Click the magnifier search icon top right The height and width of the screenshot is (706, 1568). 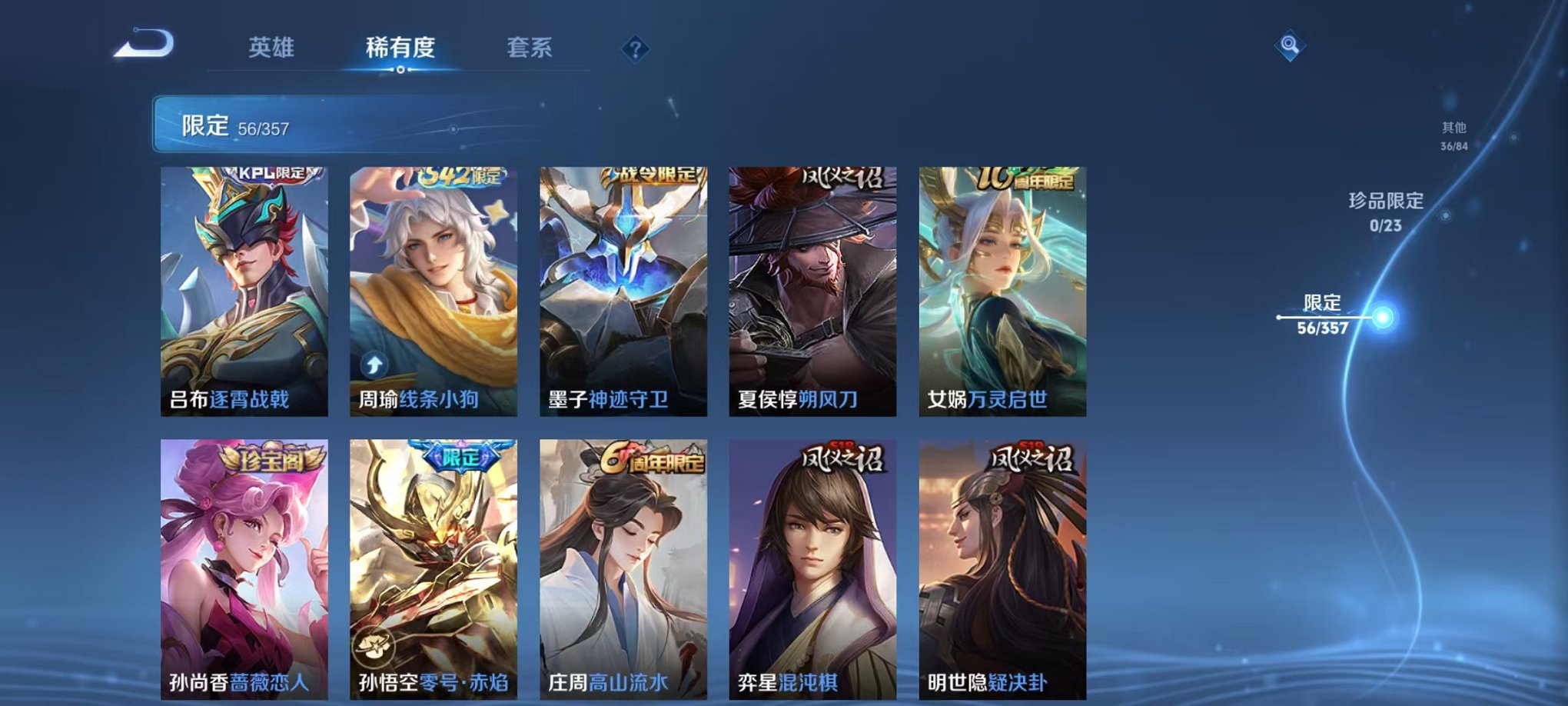pyautogui.click(x=1291, y=44)
